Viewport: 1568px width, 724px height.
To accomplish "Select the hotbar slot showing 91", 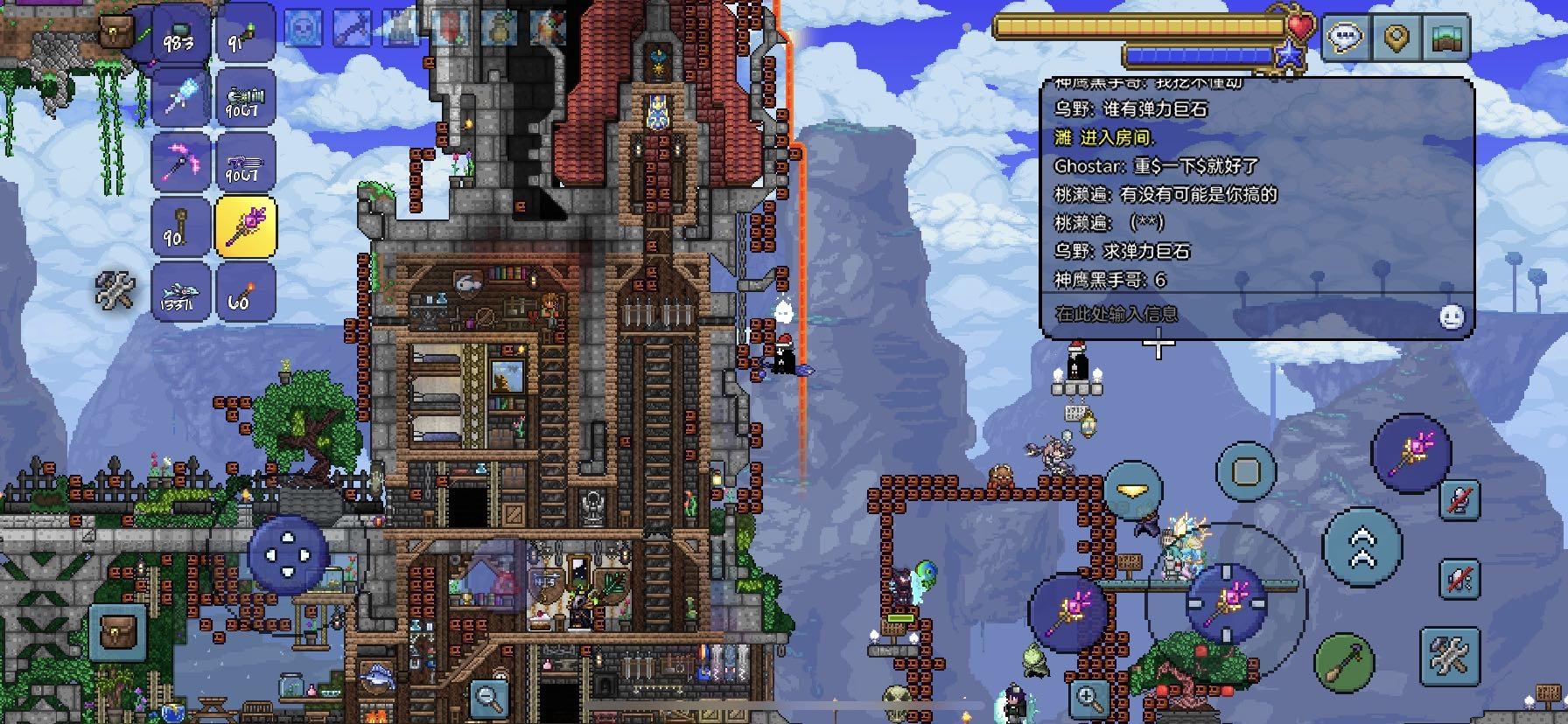I will coord(244,37).
